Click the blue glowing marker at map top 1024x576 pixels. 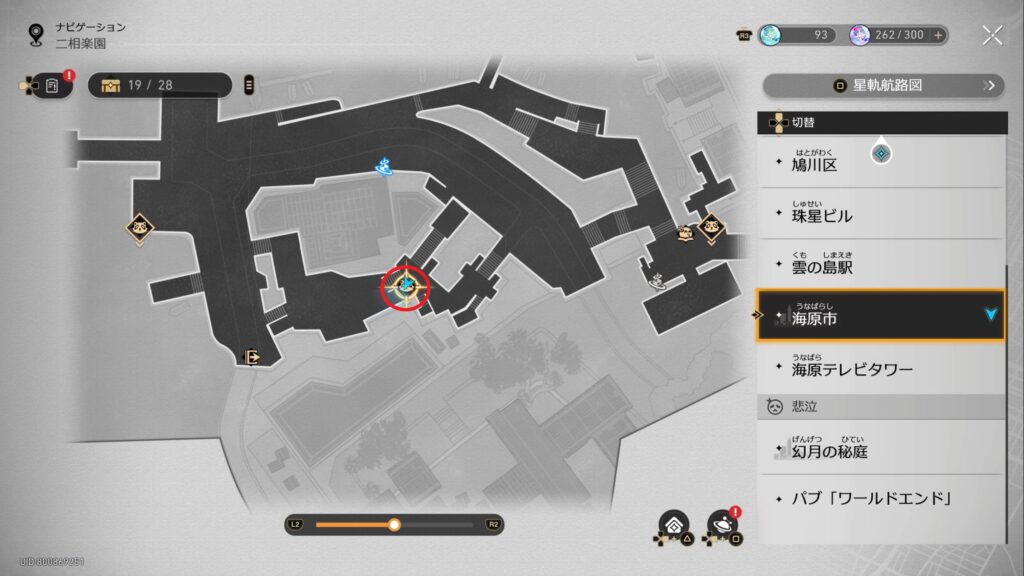click(385, 165)
